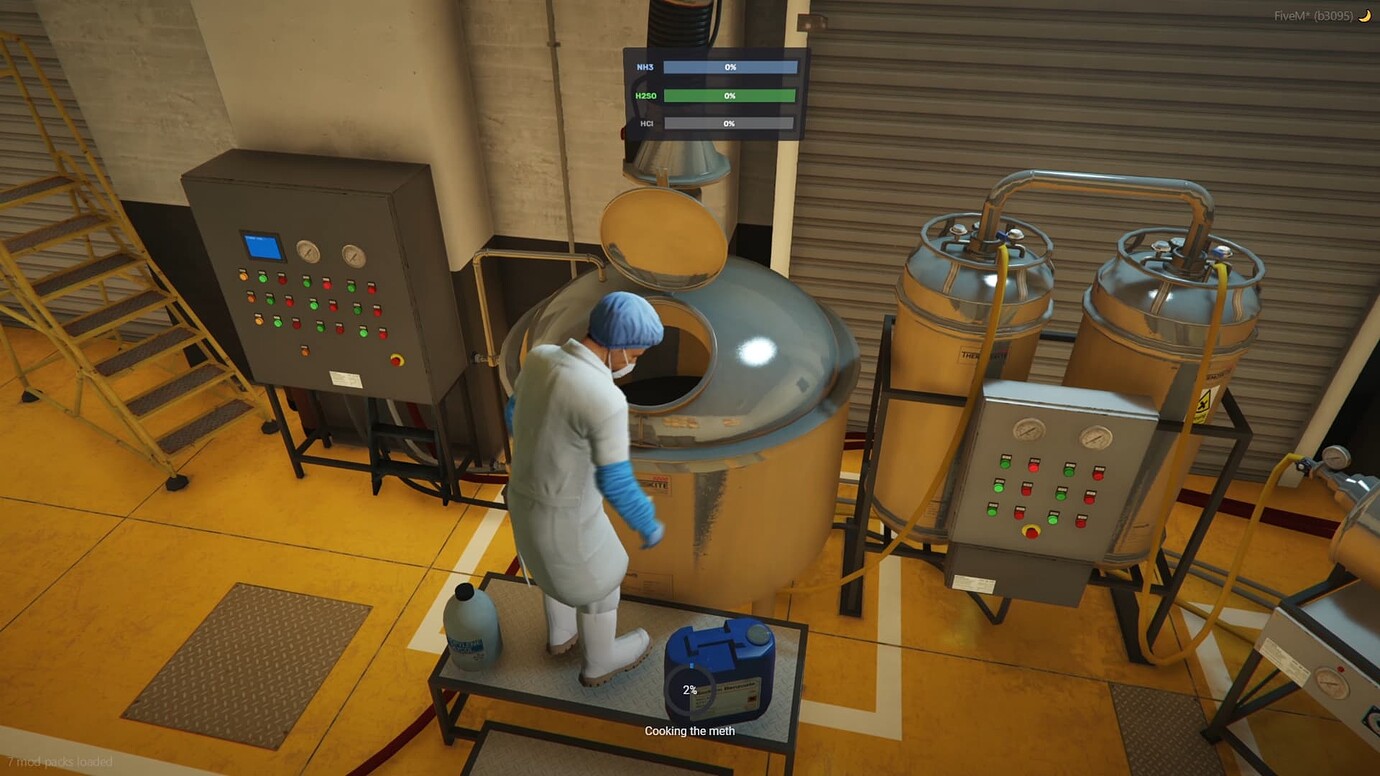
Task: Select the left pressure gauge on the wall panel
Action: [308, 254]
